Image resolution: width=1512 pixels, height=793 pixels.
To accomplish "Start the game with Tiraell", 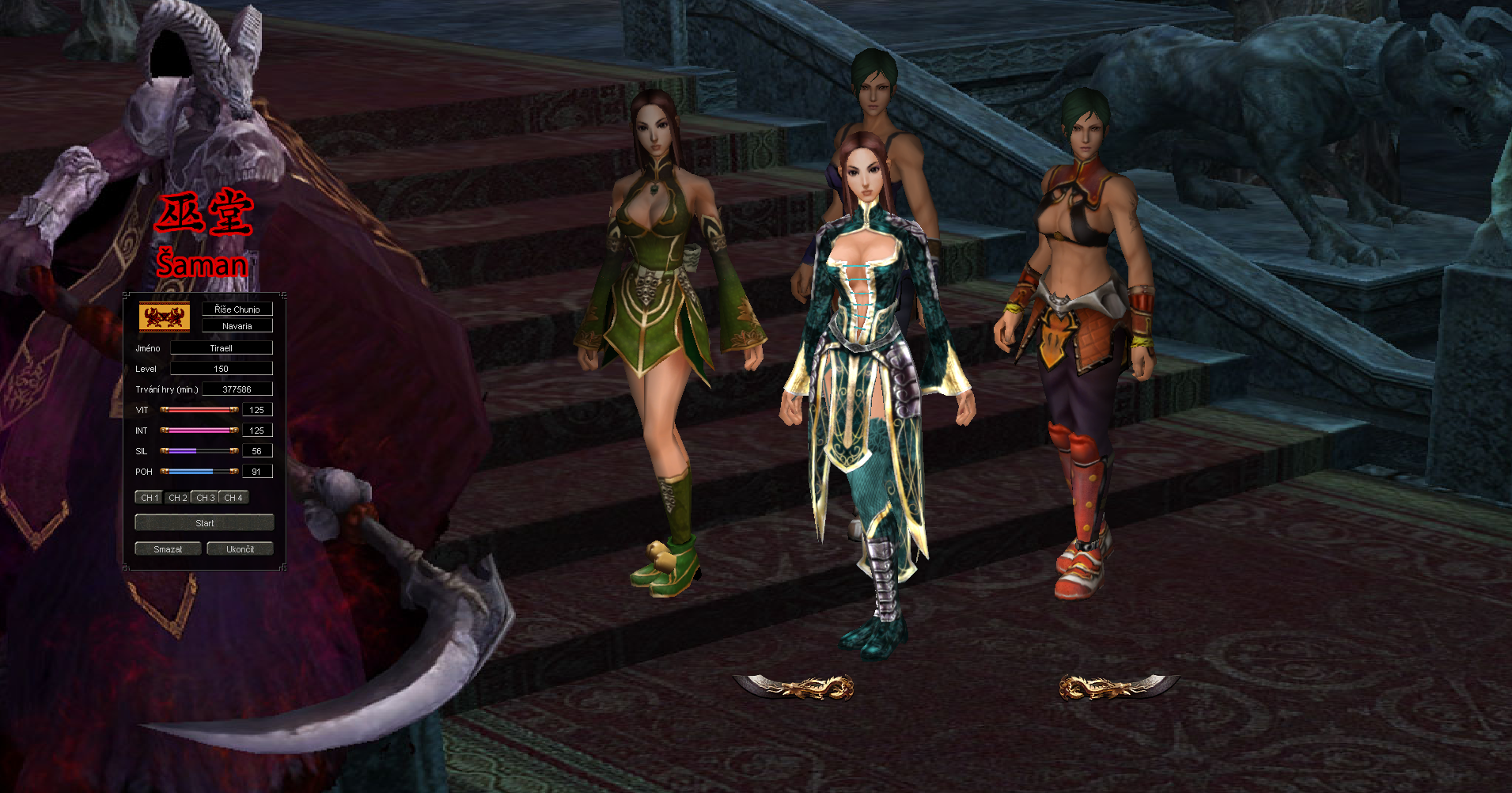I will (x=204, y=522).
